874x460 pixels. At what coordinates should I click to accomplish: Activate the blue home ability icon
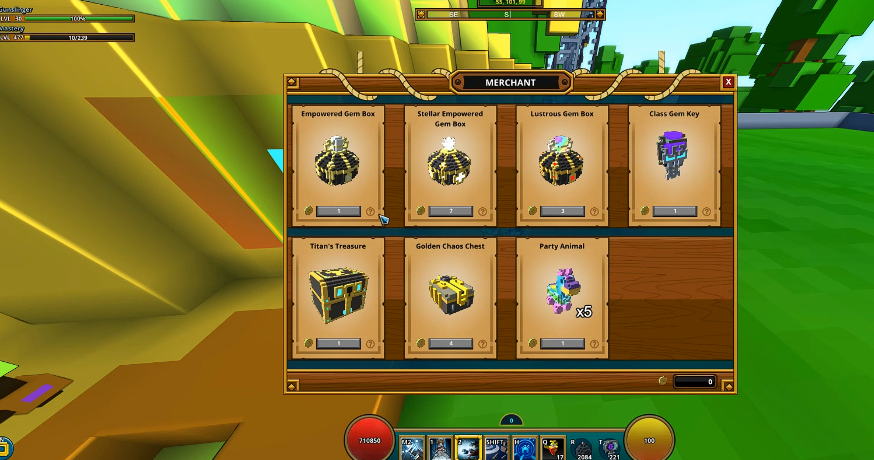pos(526,448)
